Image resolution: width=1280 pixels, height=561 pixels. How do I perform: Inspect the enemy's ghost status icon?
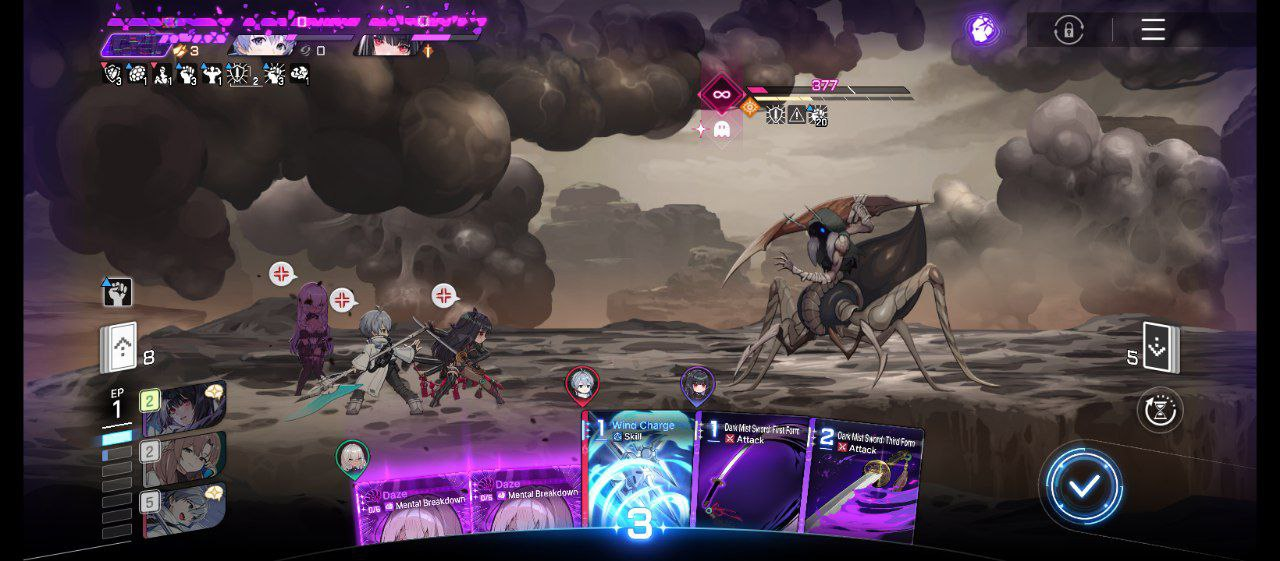point(721,129)
